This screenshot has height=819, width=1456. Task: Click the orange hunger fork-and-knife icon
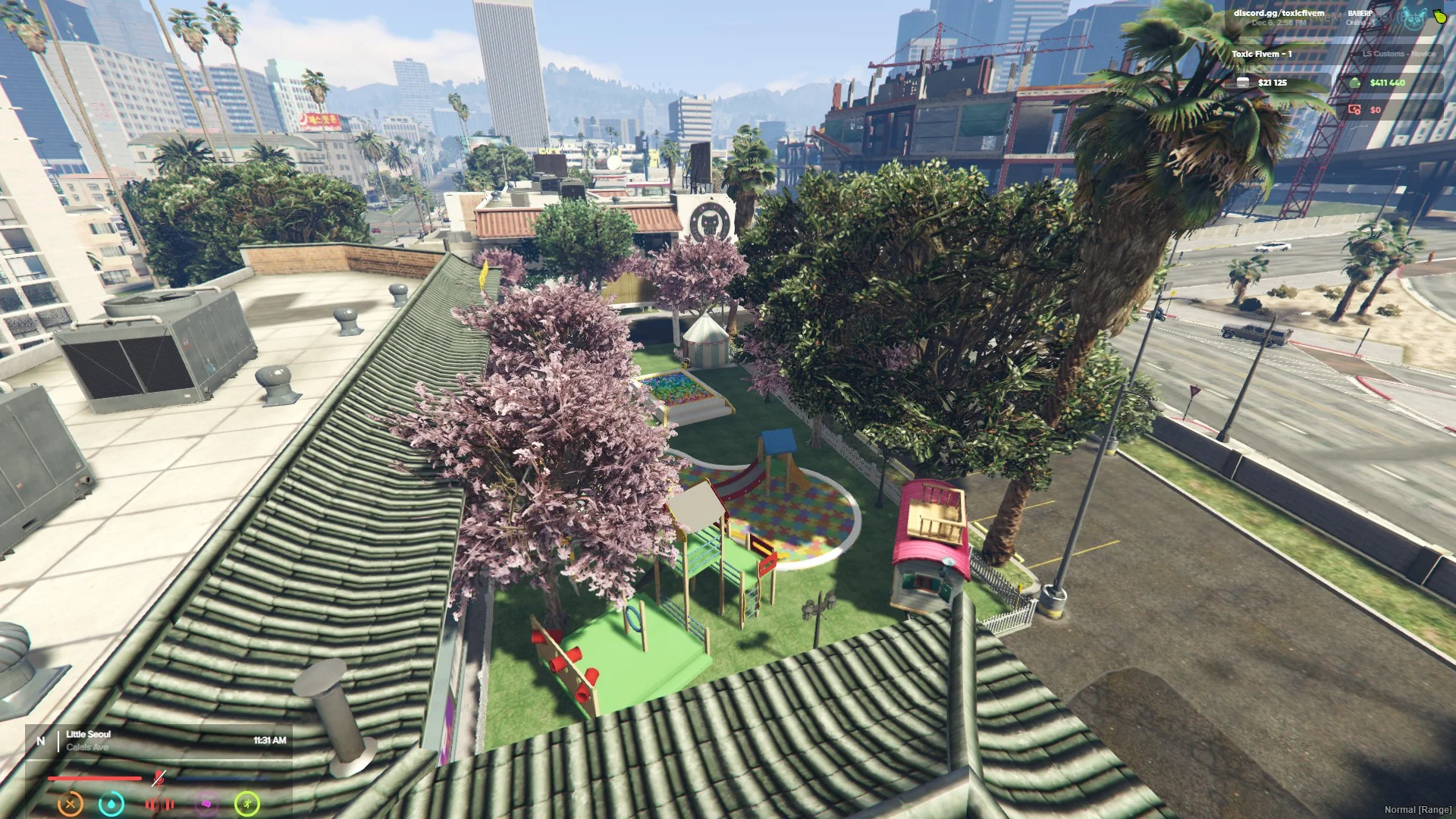tap(71, 803)
